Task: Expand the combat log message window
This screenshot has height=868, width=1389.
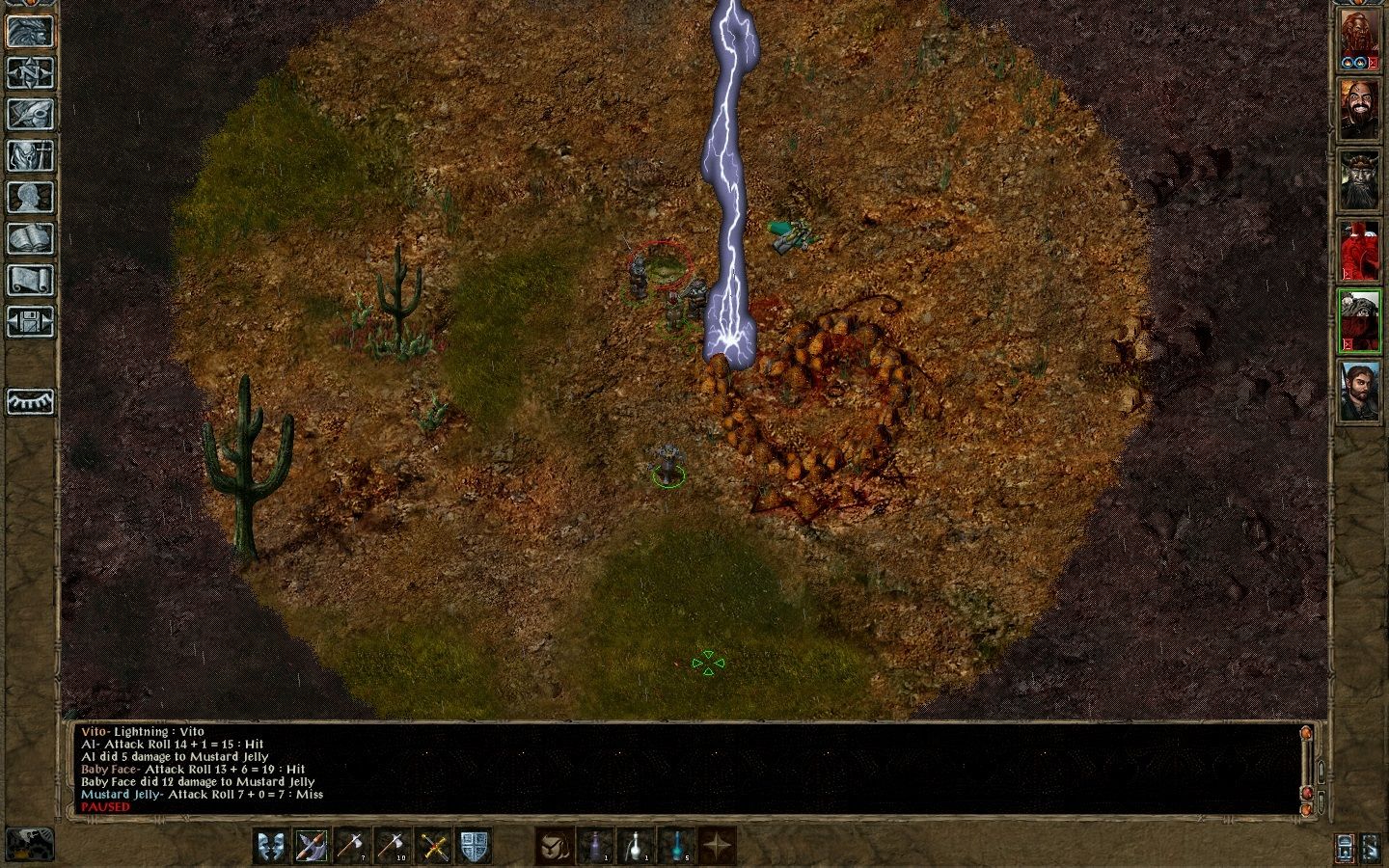Action: 1321,771
